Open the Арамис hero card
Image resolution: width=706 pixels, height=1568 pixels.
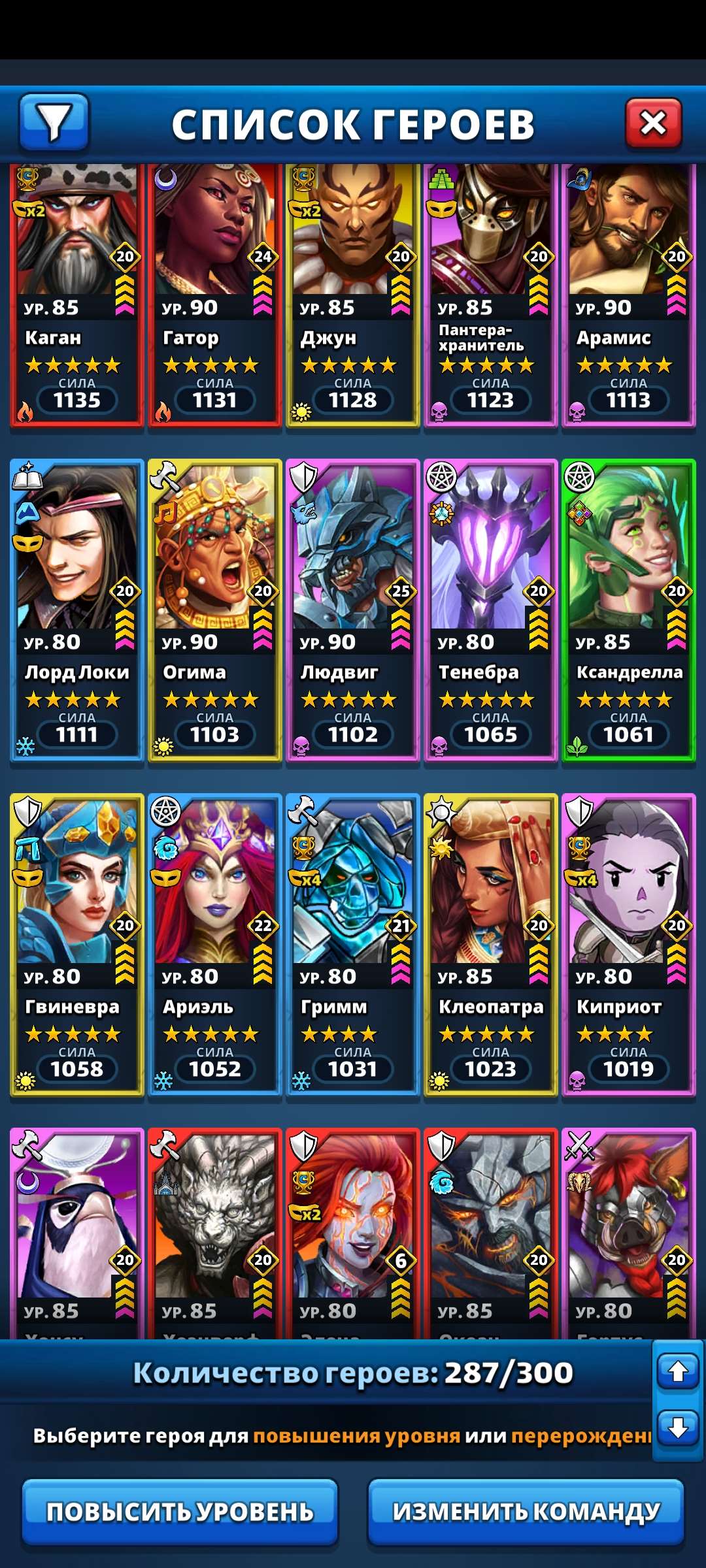pos(629,294)
